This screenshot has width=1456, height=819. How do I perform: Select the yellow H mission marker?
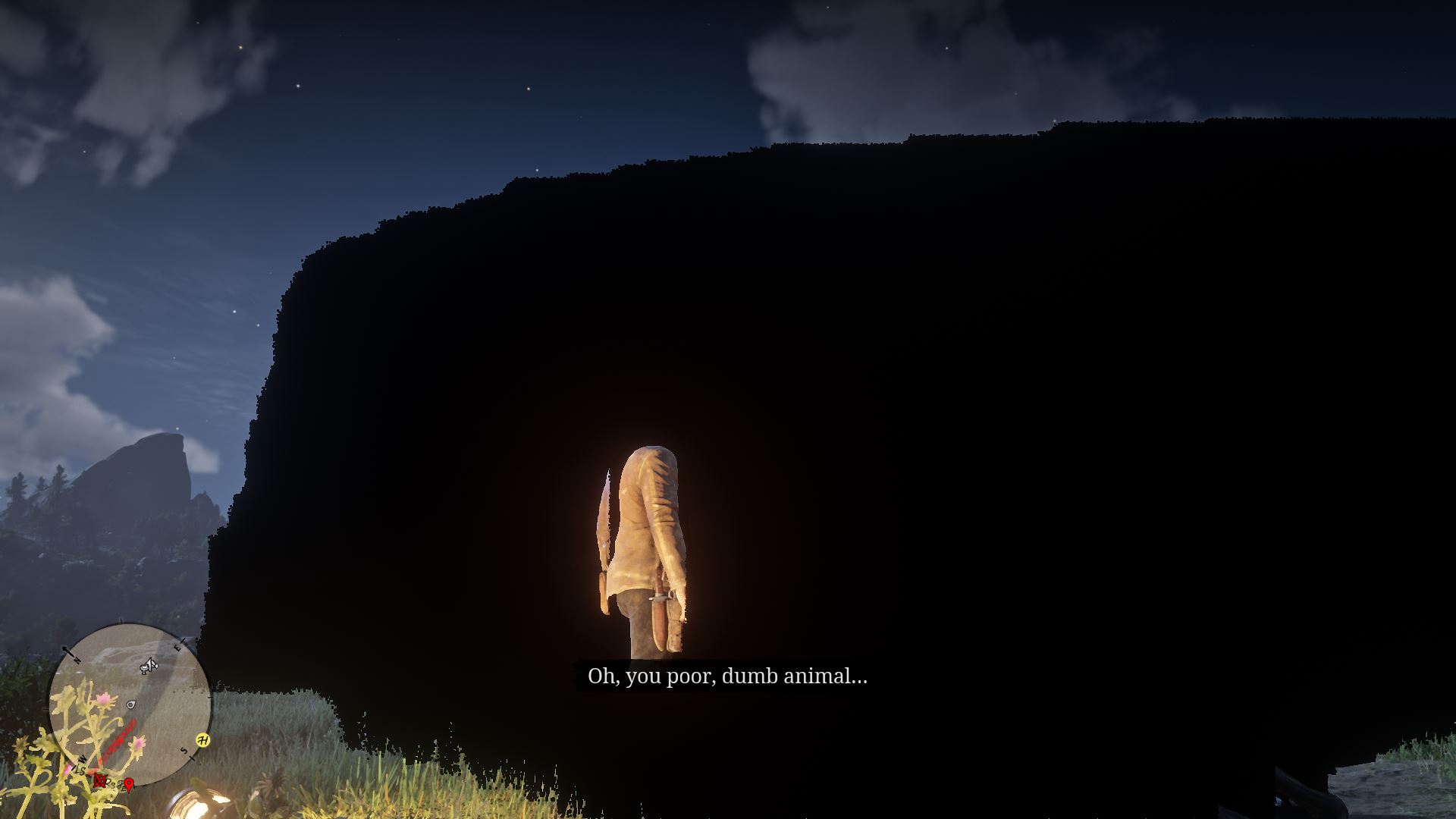pos(204,740)
